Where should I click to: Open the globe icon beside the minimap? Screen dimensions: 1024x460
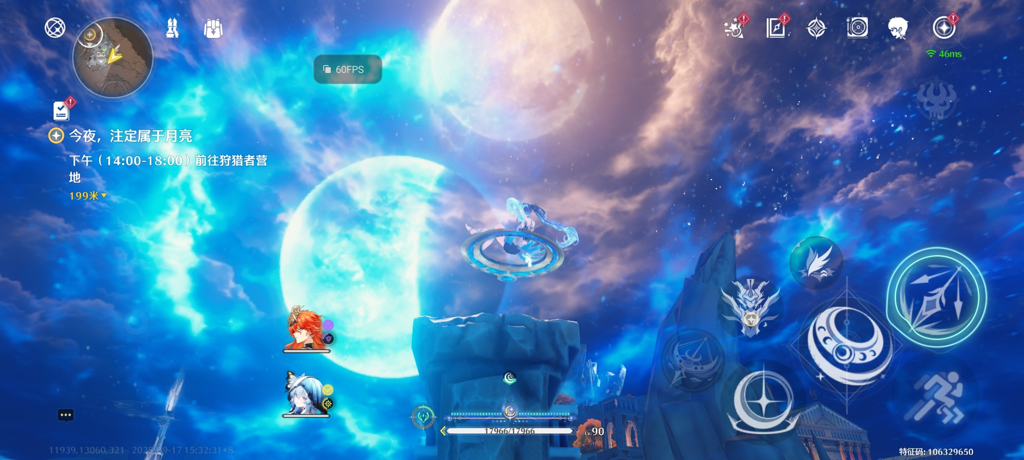[55, 28]
